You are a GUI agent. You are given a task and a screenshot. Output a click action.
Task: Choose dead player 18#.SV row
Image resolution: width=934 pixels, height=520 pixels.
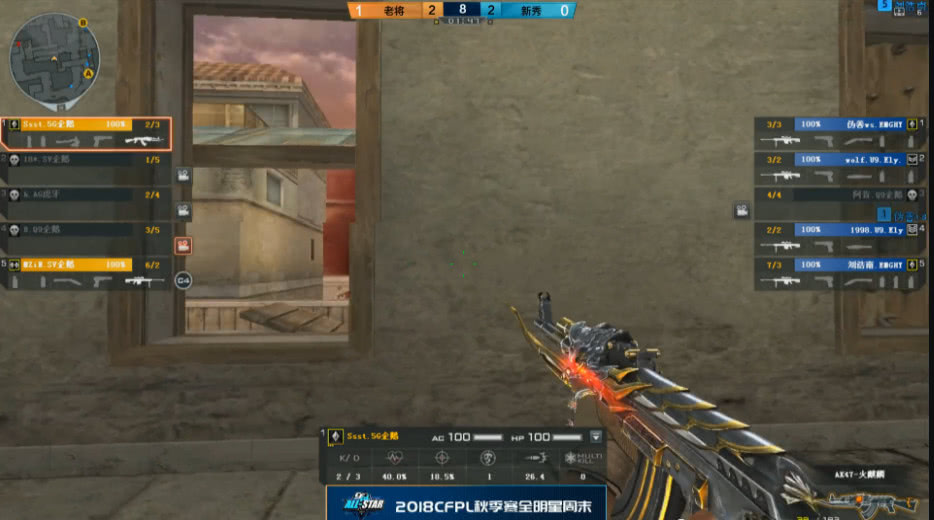pyautogui.click(x=86, y=166)
